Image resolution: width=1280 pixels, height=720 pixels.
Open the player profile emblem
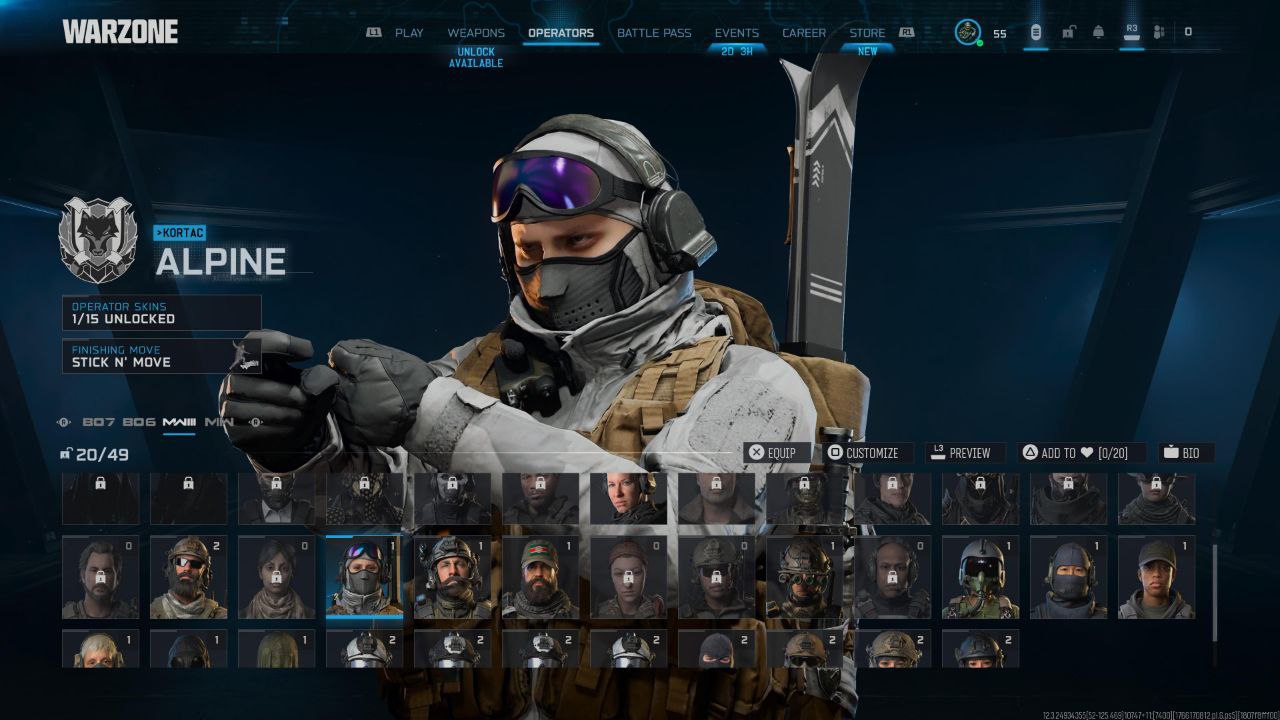coord(967,32)
